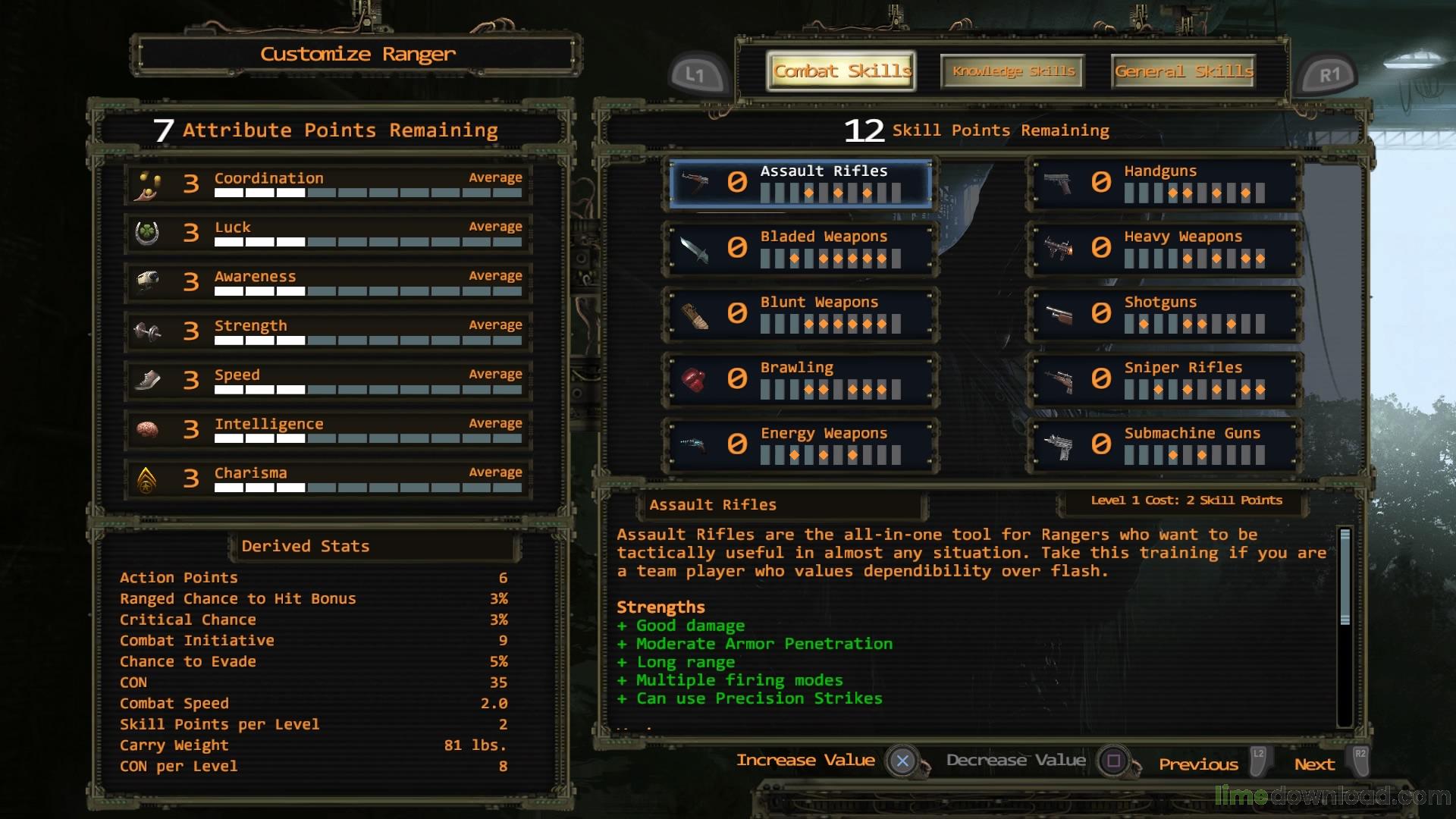Select the Combat Skills tab

(x=841, y=71)
